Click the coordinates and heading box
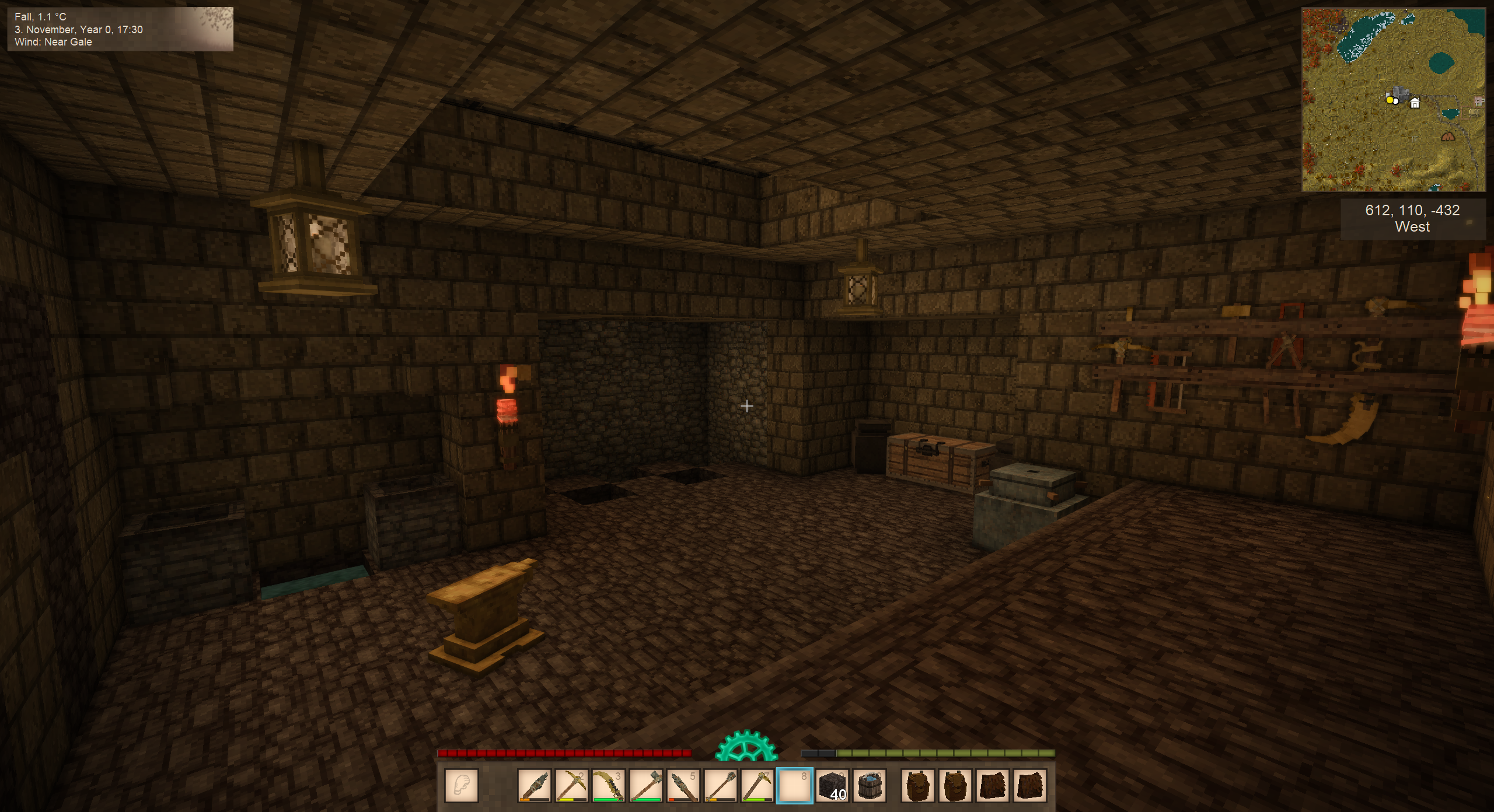Image resolution: width=1494 pixels, height=812 pixels. coord(1412,219)
